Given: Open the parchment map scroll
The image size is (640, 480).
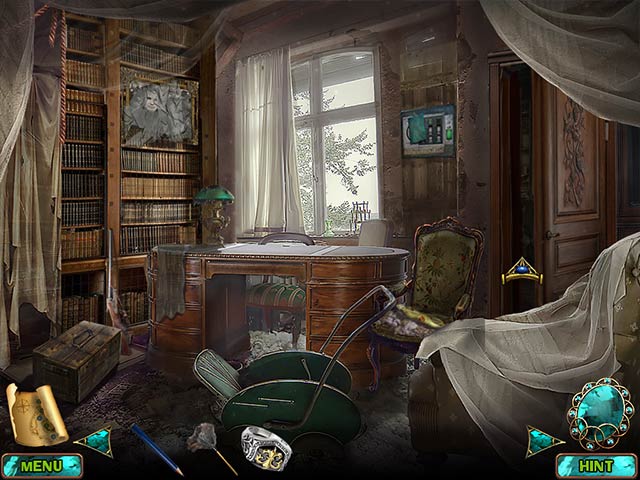Looking at the screenshot, I should click(x=36, y=413).
